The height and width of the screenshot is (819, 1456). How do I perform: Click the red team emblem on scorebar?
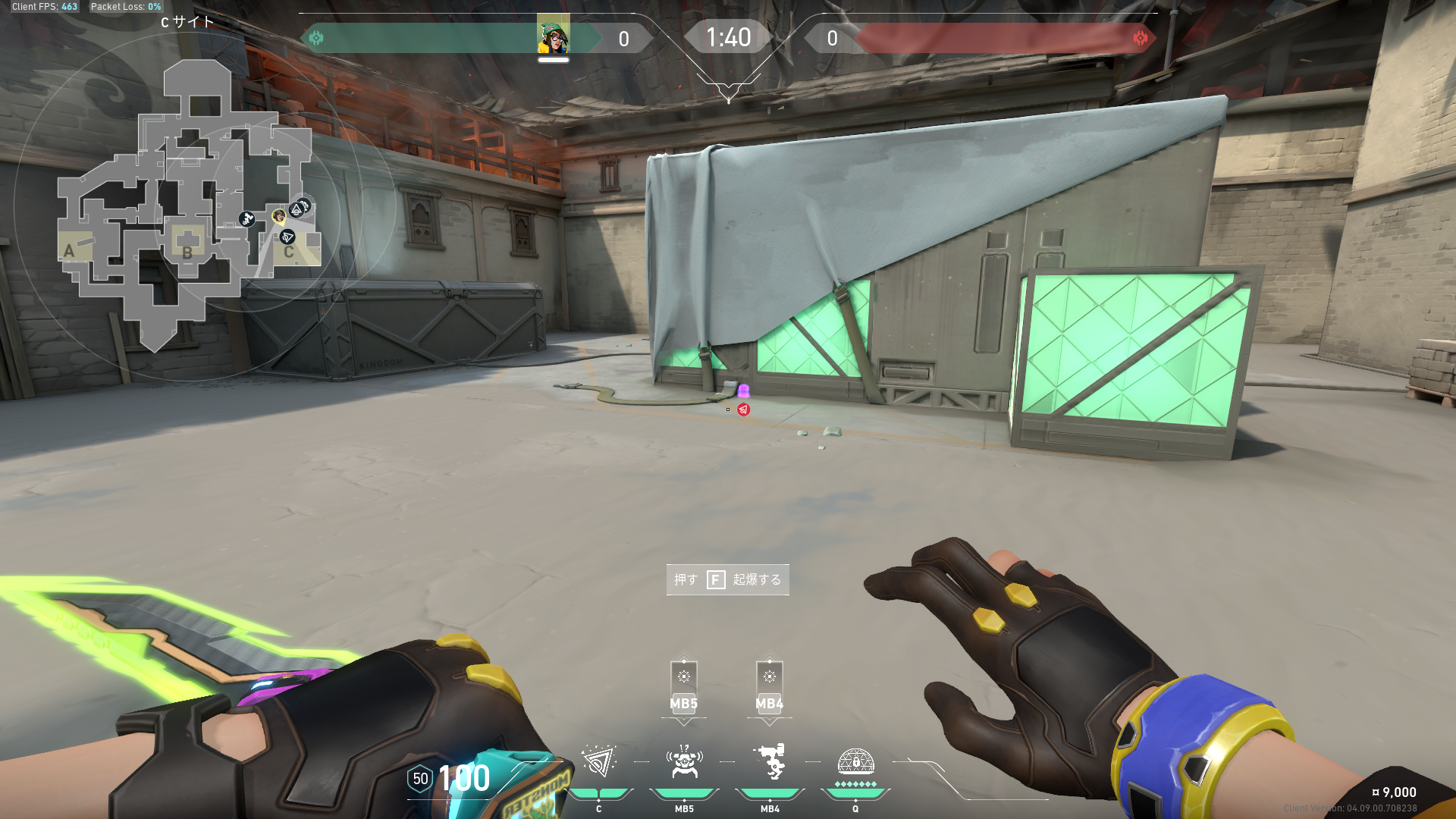coord(1140,38)
